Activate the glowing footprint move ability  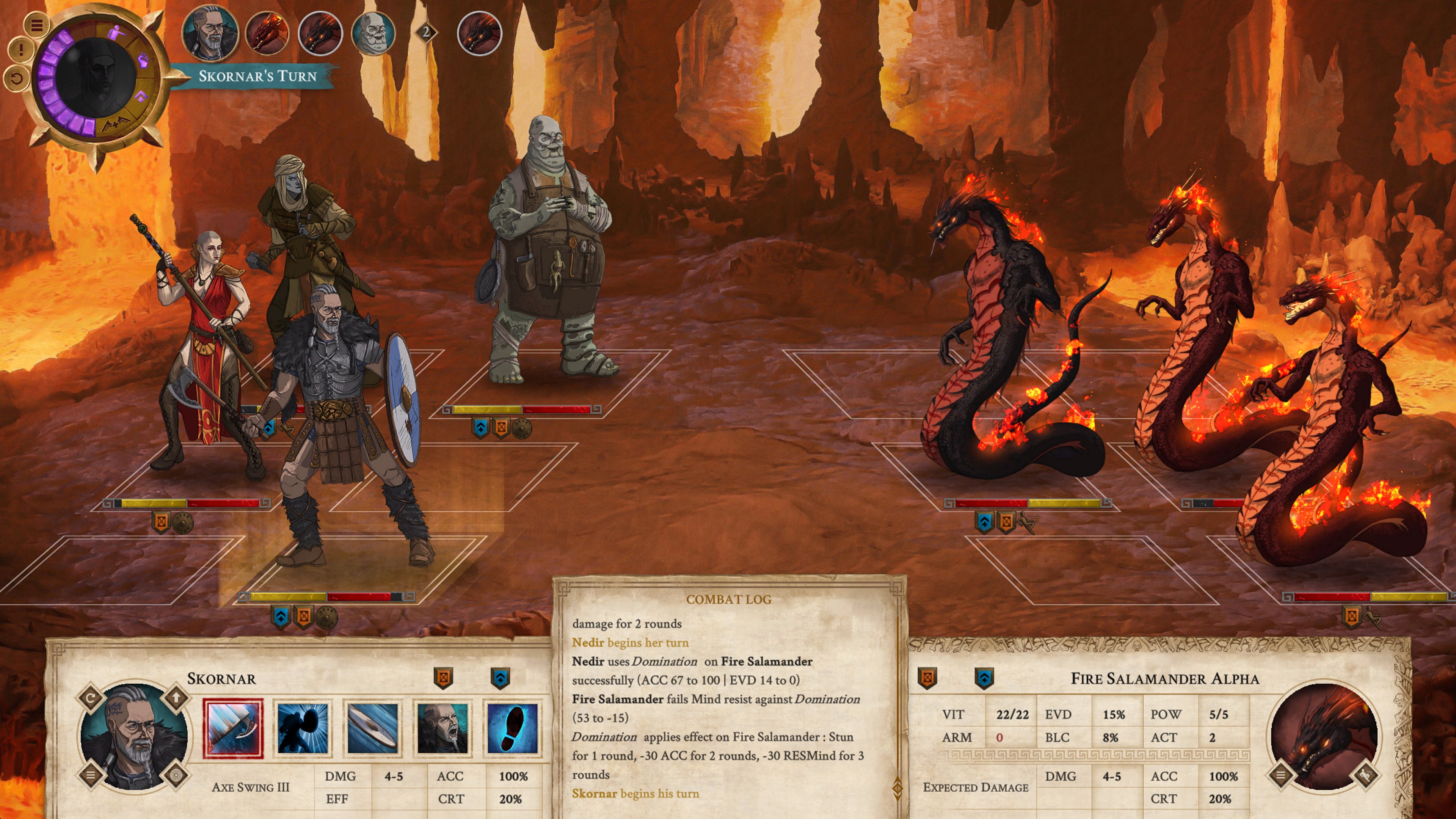point(512,728)
